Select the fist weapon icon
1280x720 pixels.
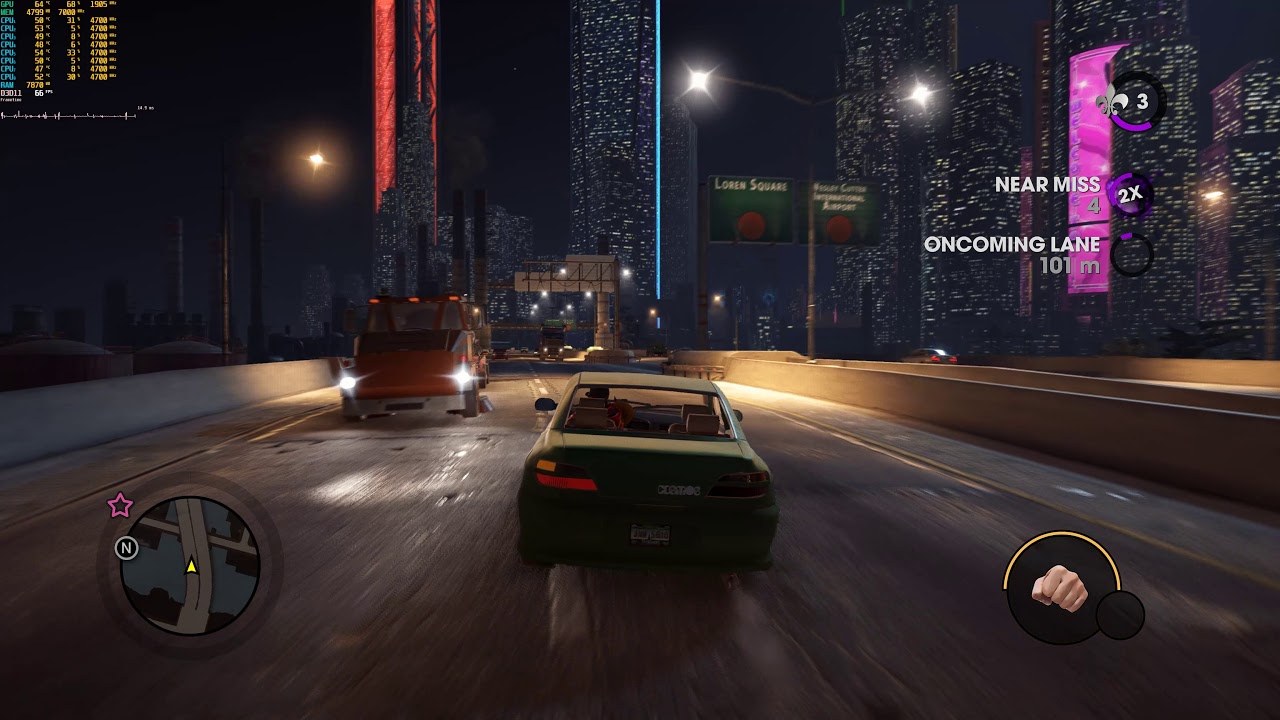1060,587
